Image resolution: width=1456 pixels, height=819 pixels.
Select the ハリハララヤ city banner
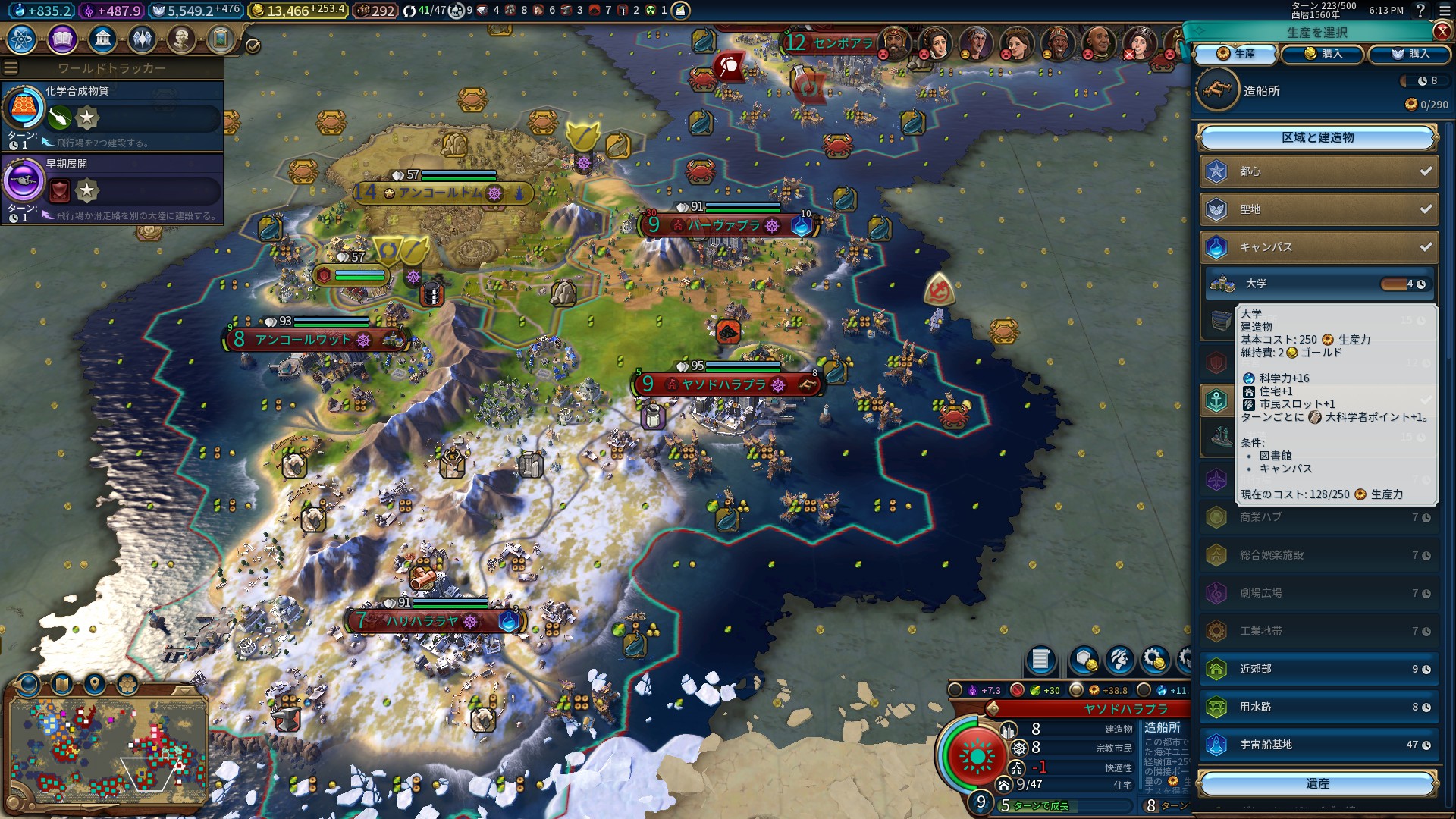(x=422, y=621)
